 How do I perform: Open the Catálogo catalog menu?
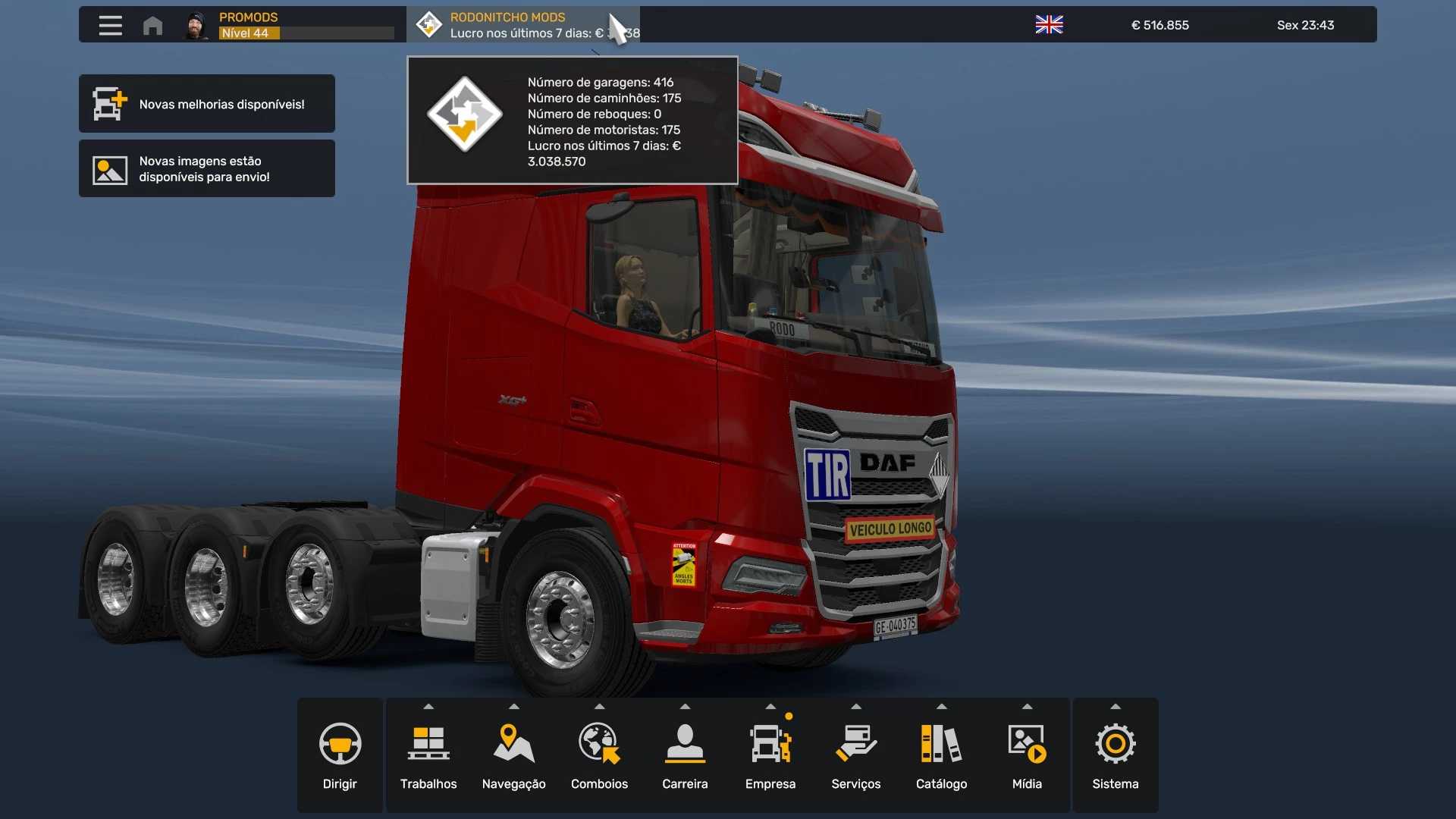[x=941, y=755]
